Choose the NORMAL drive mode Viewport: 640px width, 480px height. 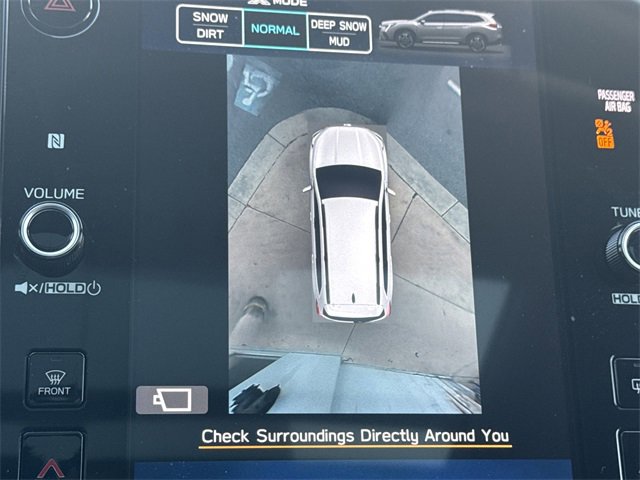pos(275,29)
